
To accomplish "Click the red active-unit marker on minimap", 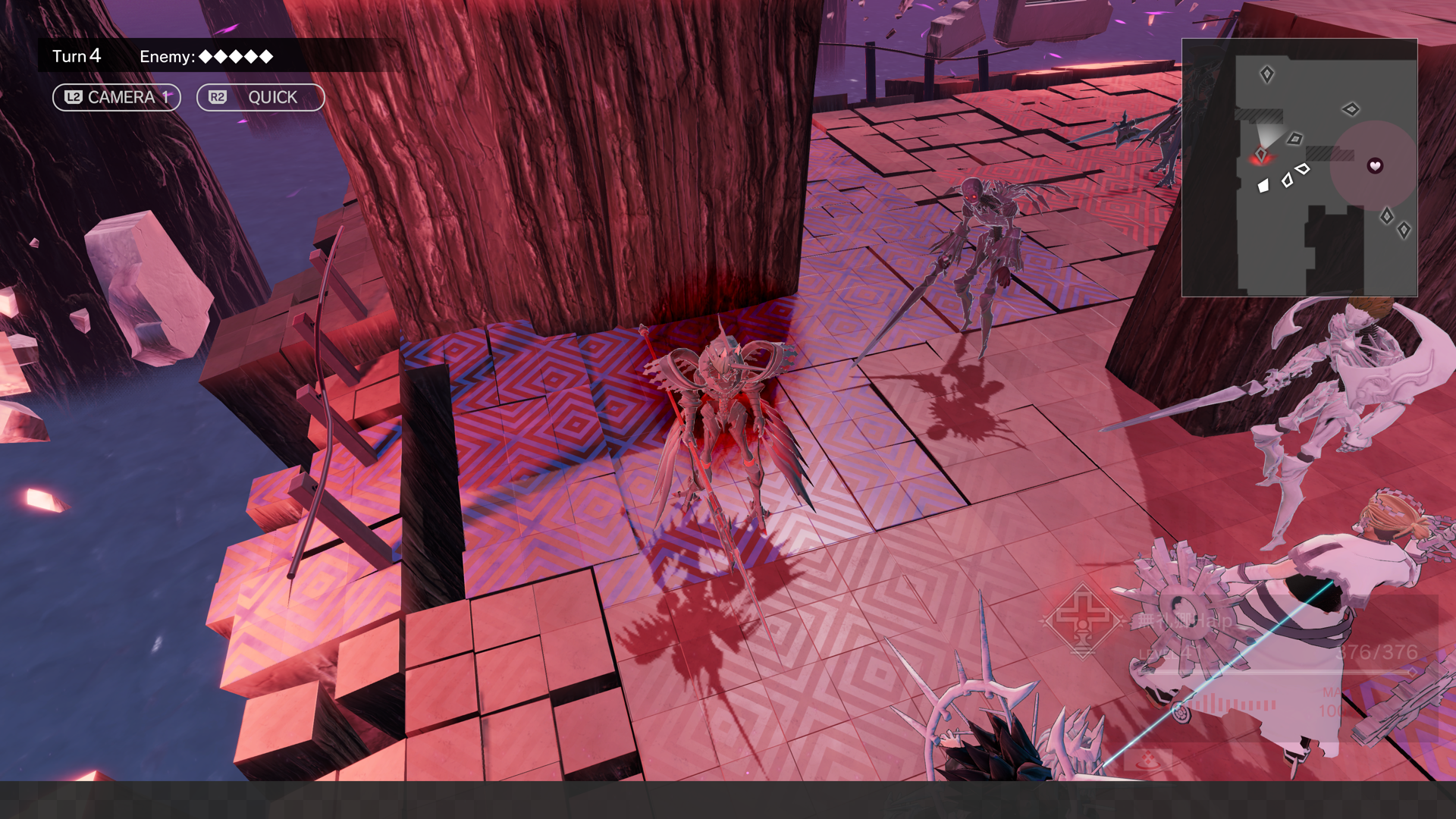I will pyautogui.click(x=1260, y=155).
